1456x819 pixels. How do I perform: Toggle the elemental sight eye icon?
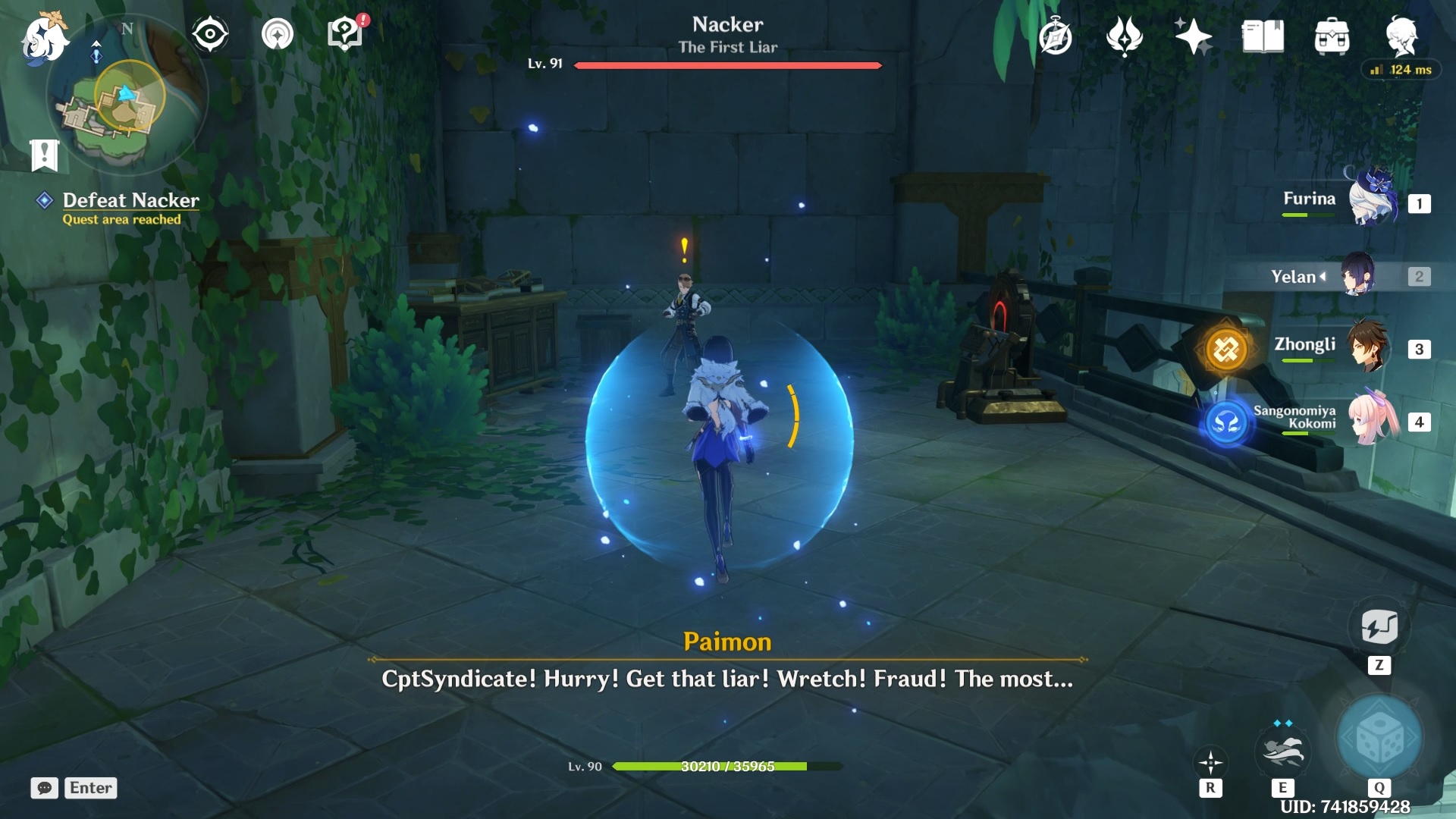[210, 35]
